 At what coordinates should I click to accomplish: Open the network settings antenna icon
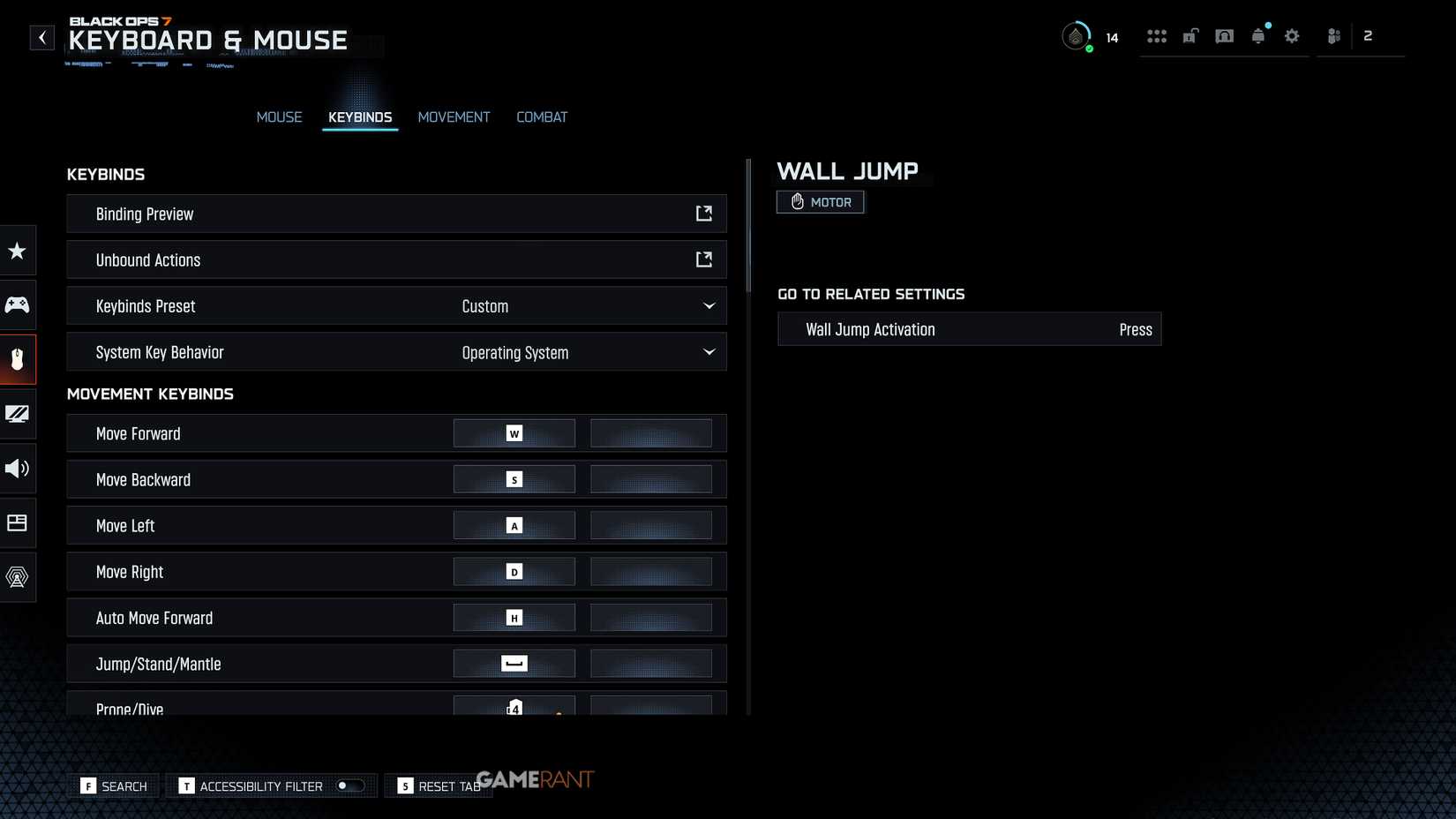(x=18, y=577)
